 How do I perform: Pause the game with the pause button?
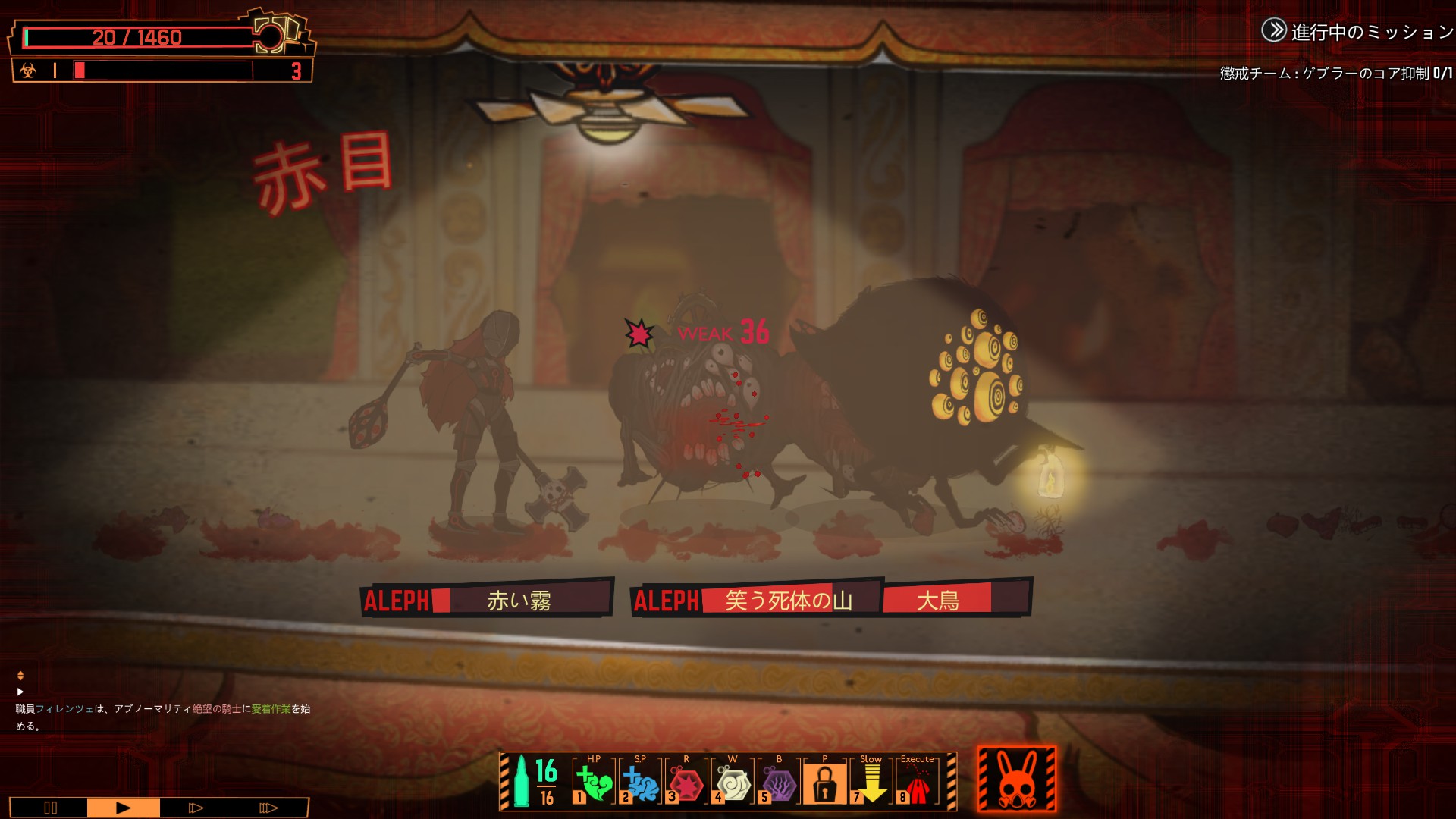[50, 808]
